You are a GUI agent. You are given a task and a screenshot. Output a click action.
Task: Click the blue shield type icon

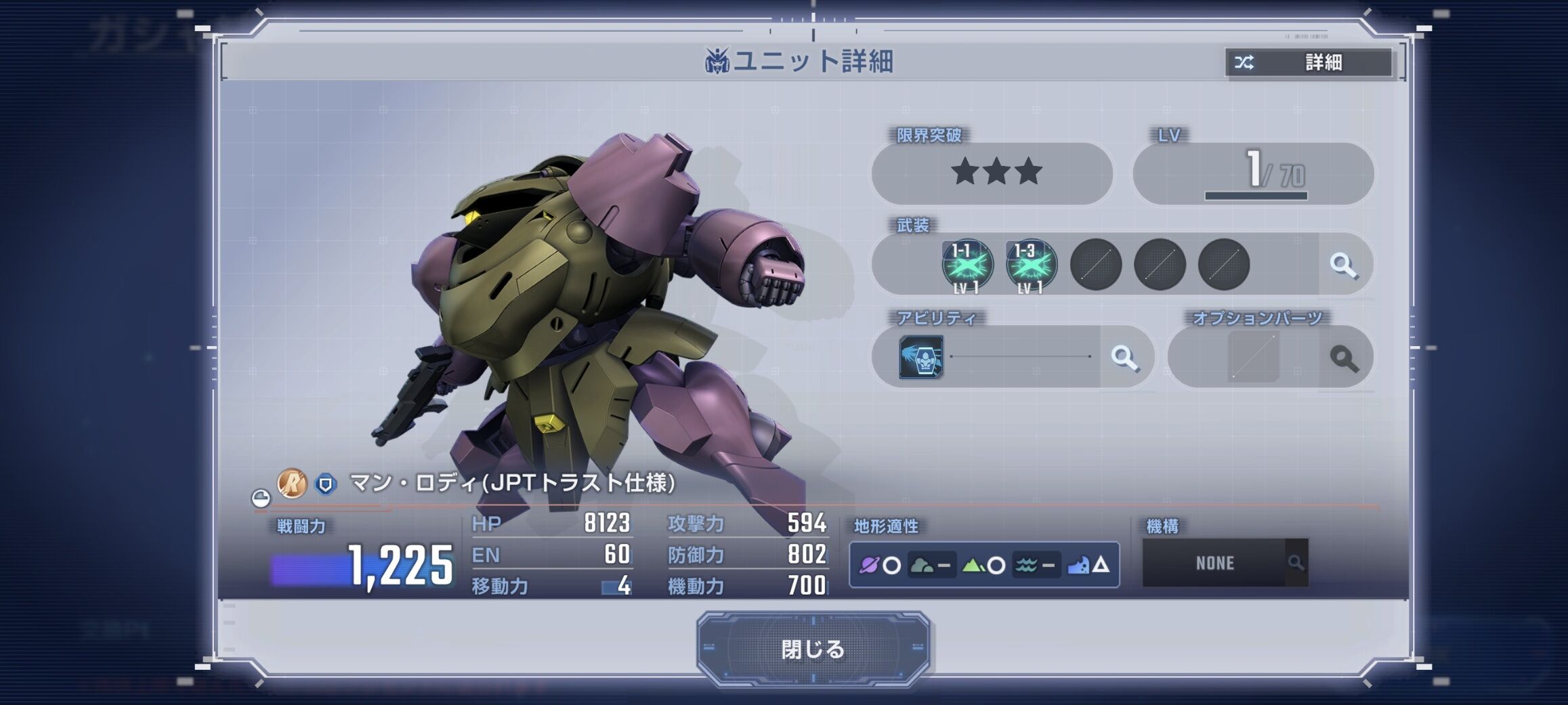tap(326, 484)
